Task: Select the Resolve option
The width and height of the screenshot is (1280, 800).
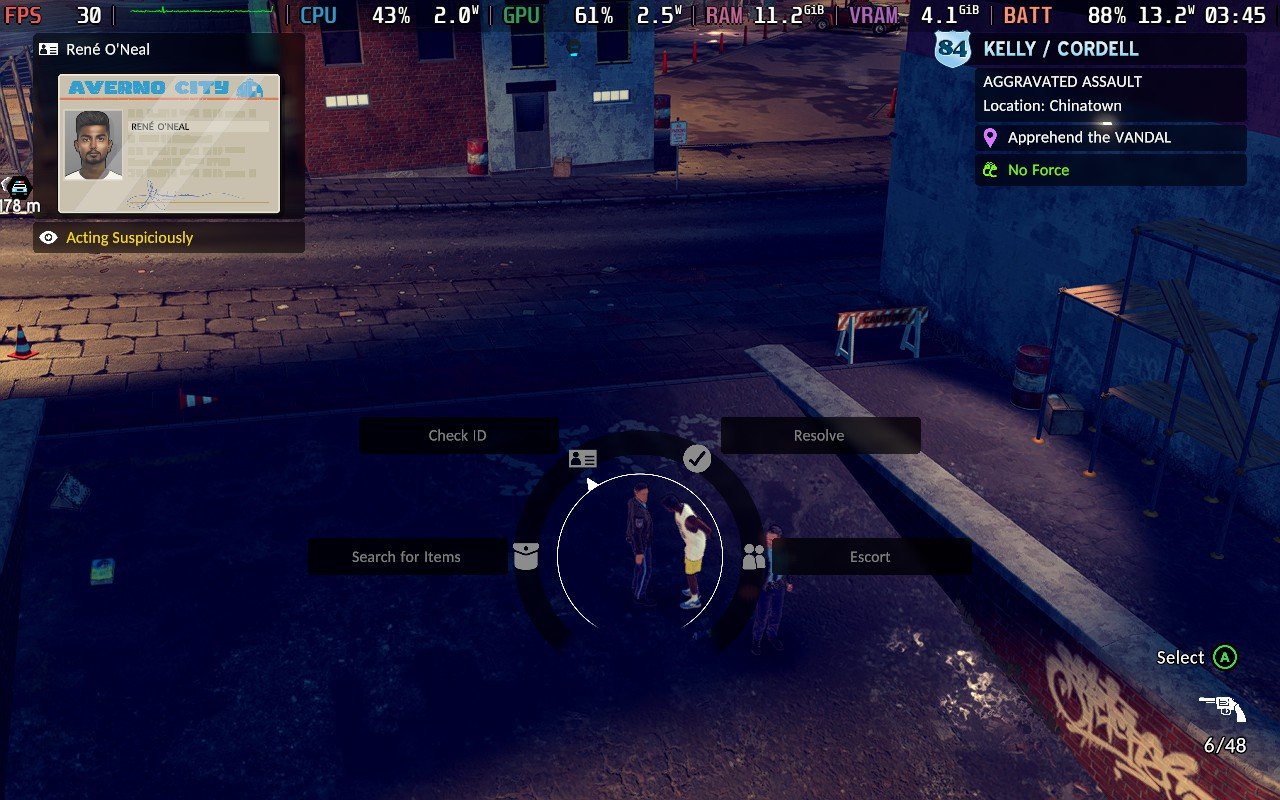Action: [819, 436]
